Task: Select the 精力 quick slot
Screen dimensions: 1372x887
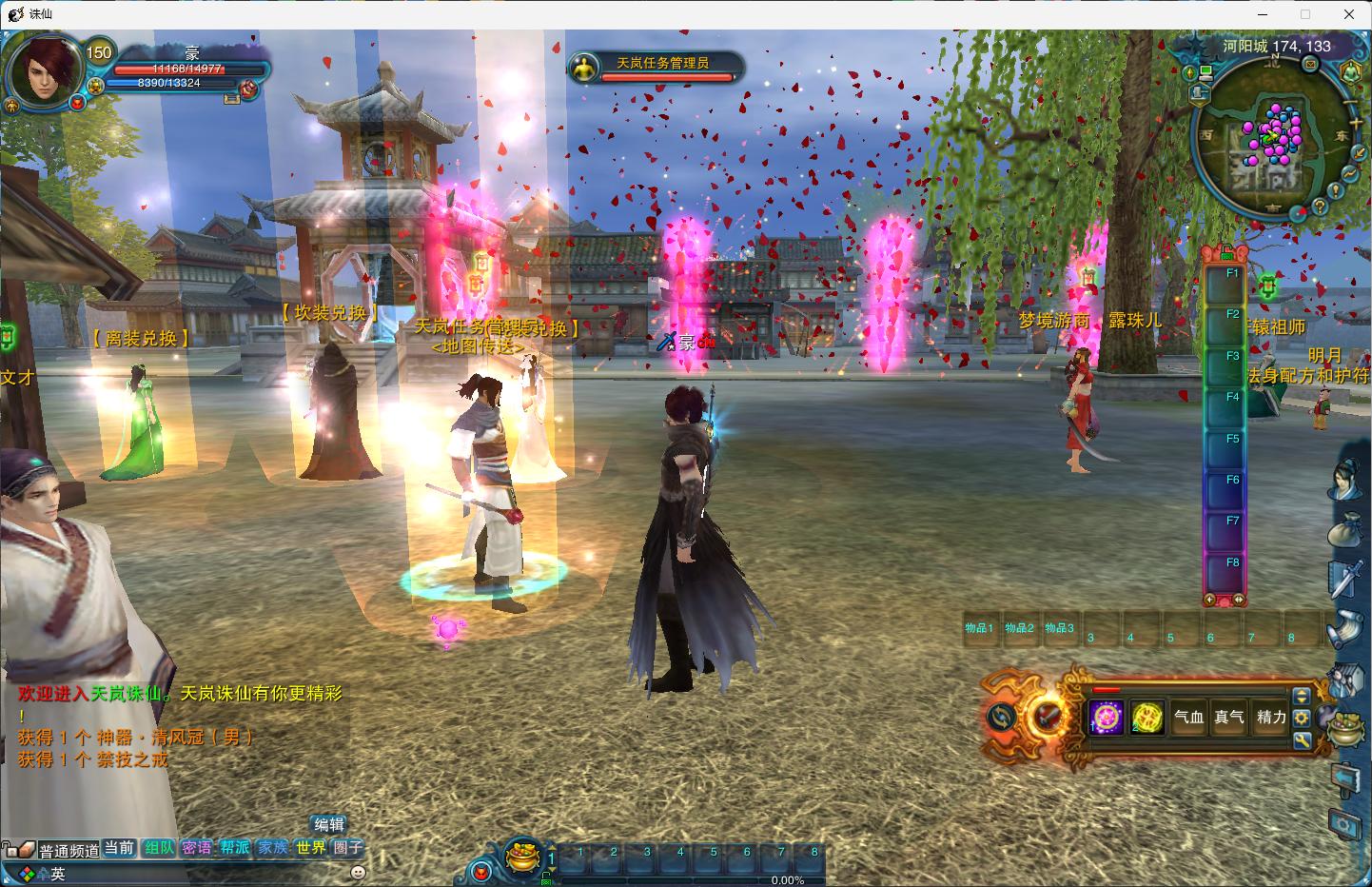Action: click(1271, 718)
